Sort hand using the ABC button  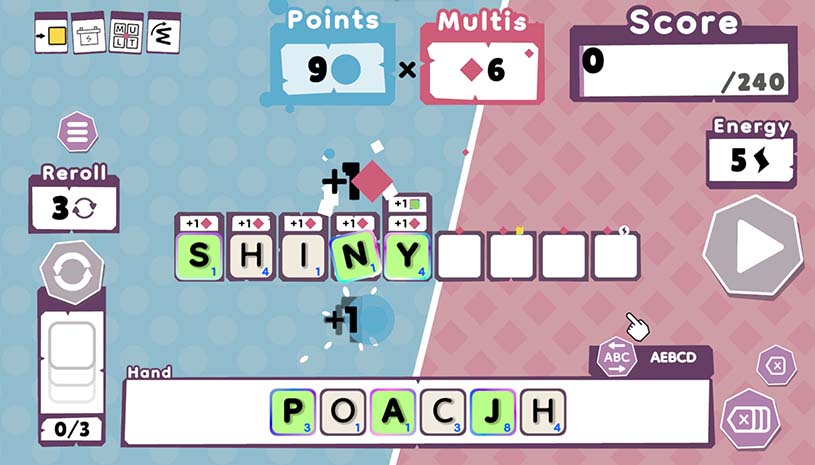point(615,357)
